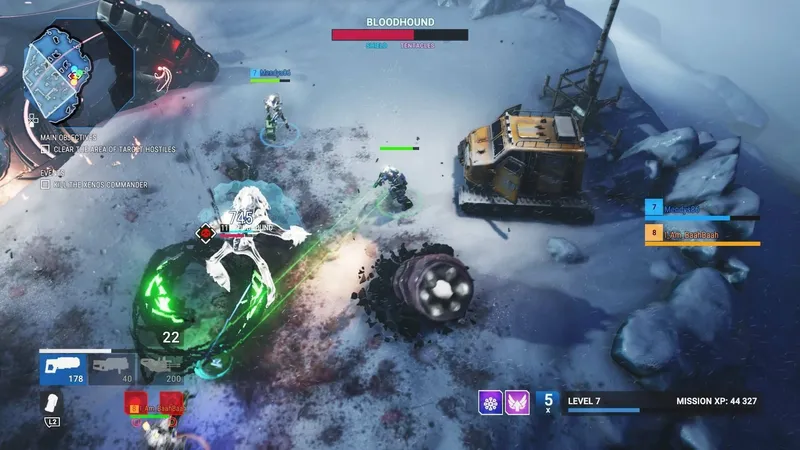The height and width of the screenshot is (450, 800).
Task: Switch to the weapon with 40 ammo
Action: pyautogui.click(x=112, y=368)
